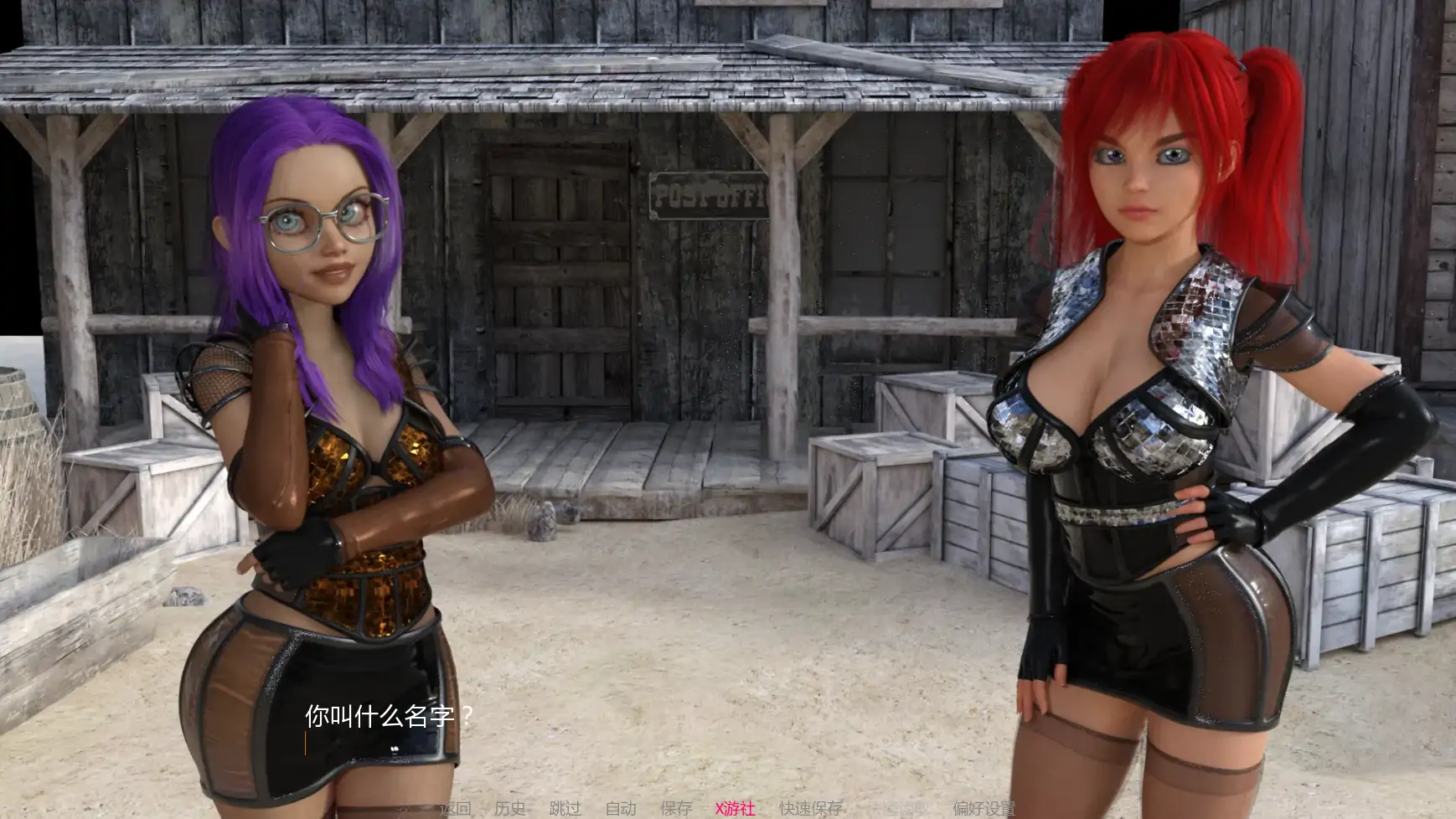Click the pink X游社 link
1456x819 pixels.
coord(736,808)
